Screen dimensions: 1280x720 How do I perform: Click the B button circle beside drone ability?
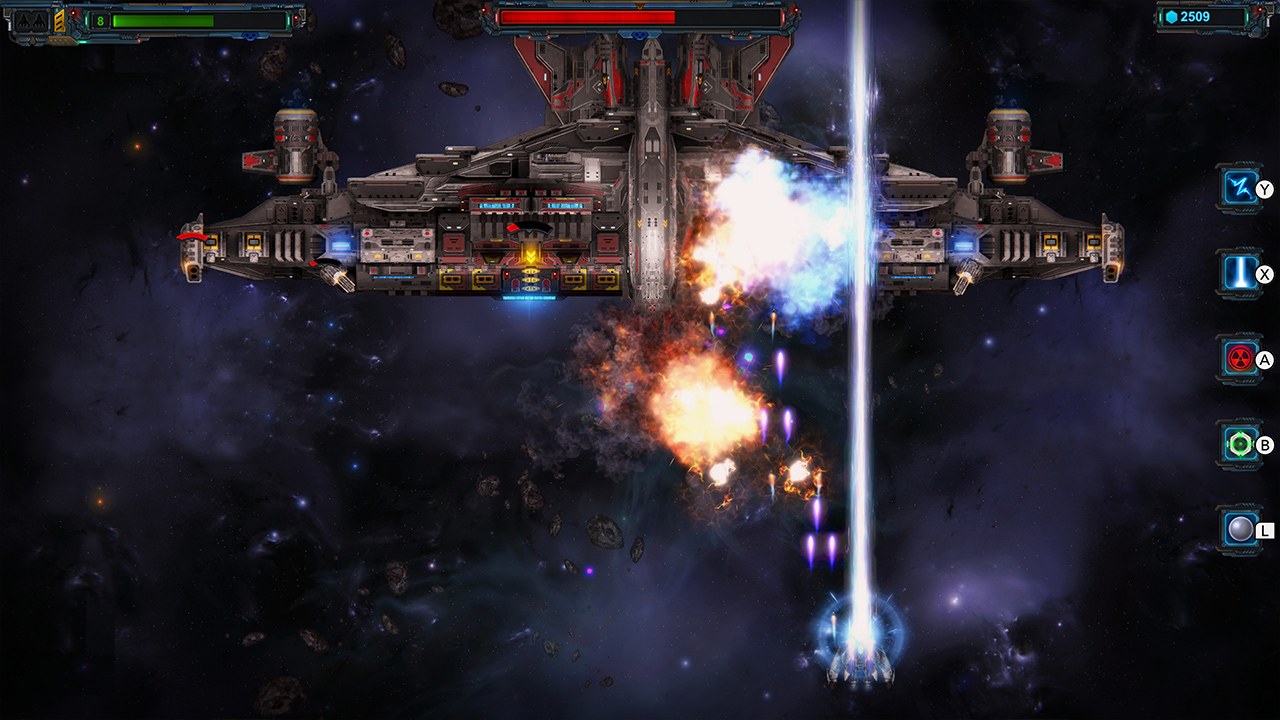point(1266,444)
